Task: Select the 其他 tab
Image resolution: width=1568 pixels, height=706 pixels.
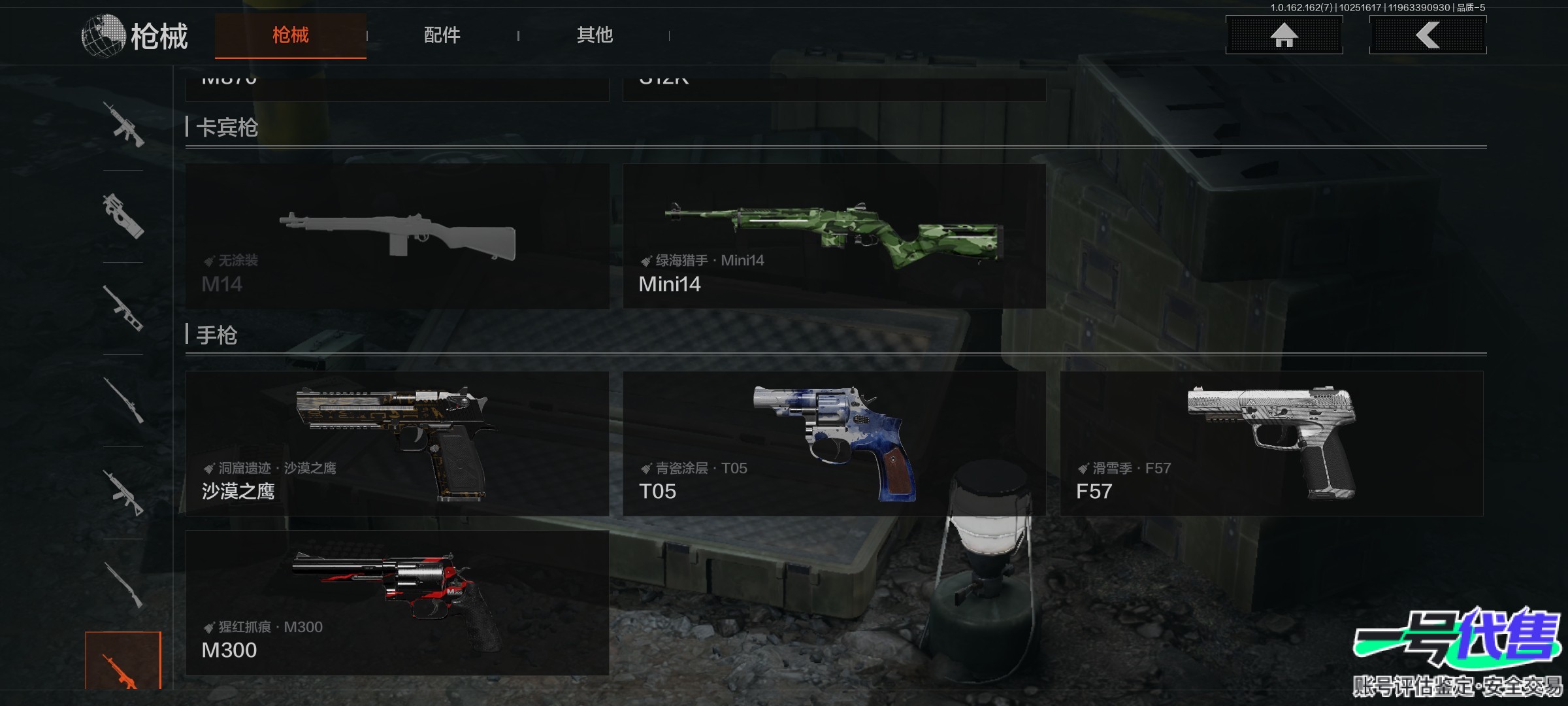Action: (x=595, y=35)
